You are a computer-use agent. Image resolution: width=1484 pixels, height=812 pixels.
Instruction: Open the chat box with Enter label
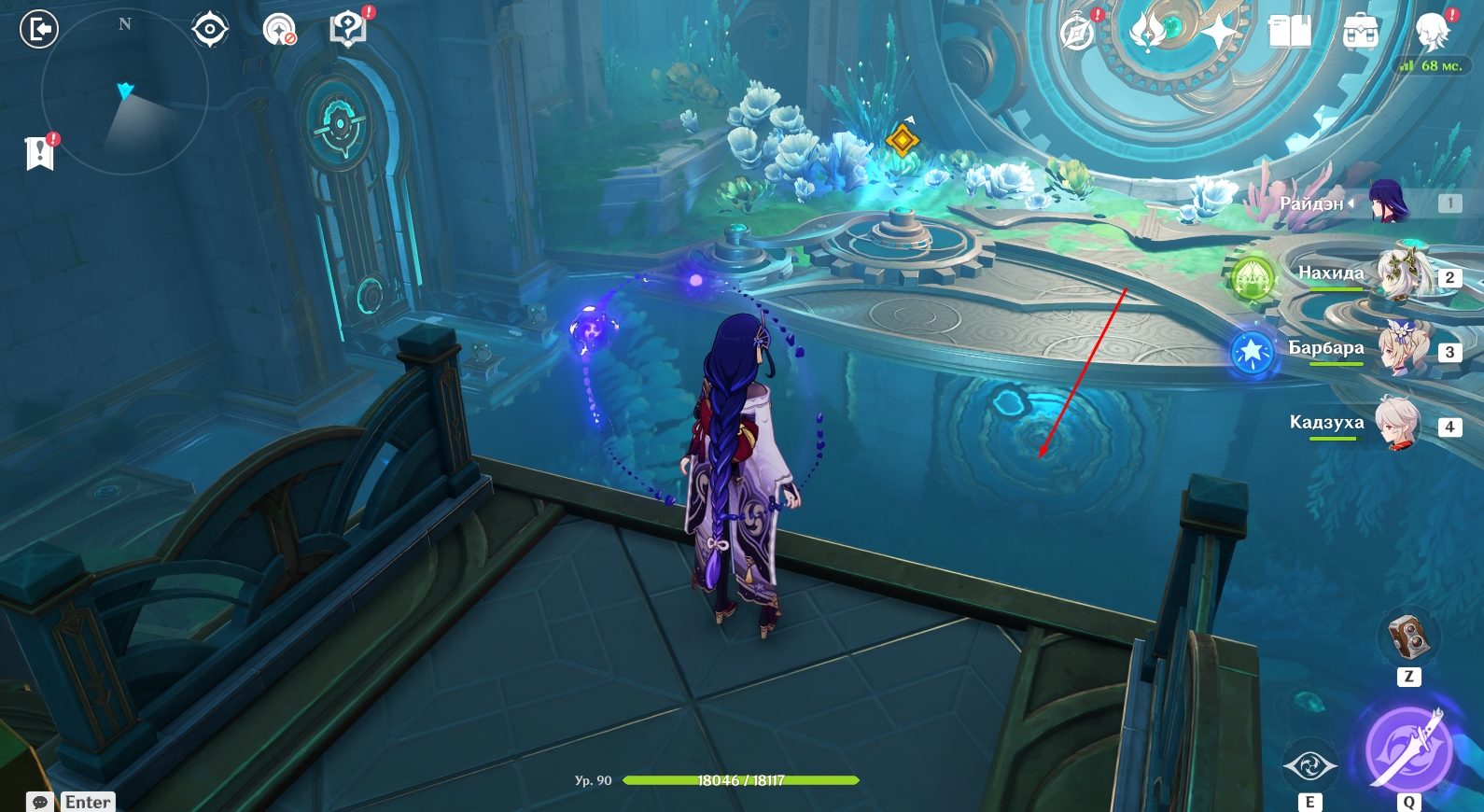pos(71,802)
